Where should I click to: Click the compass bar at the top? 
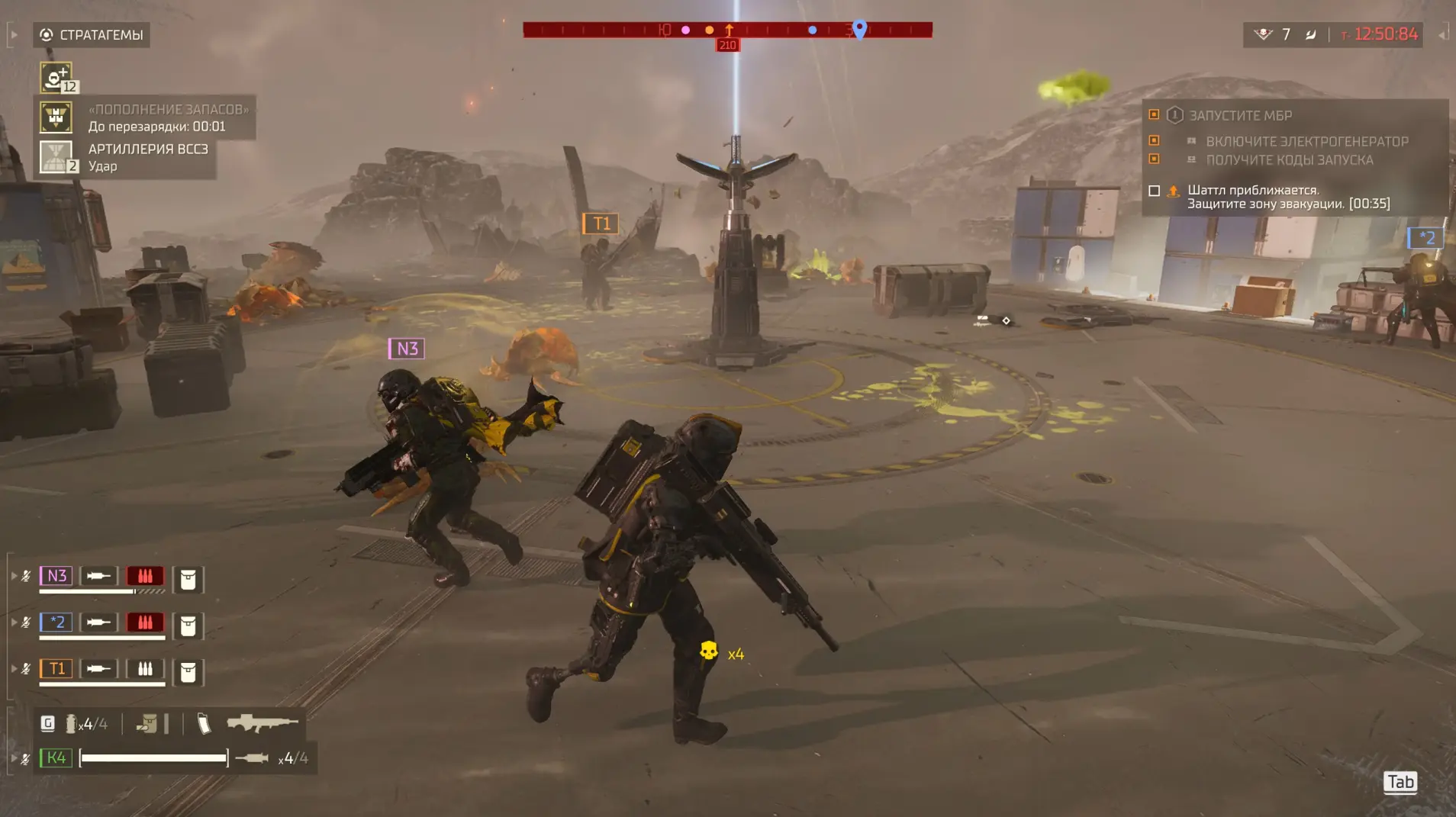click(727, 30)
